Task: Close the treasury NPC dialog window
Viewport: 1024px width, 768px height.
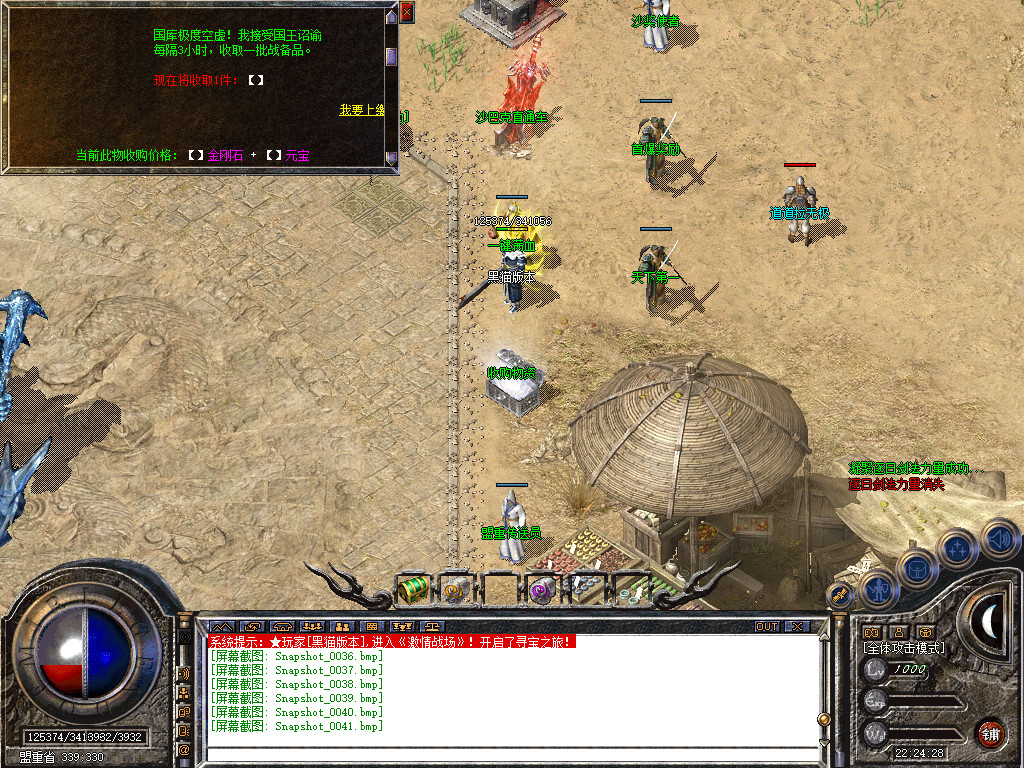Action: (407, 12)
